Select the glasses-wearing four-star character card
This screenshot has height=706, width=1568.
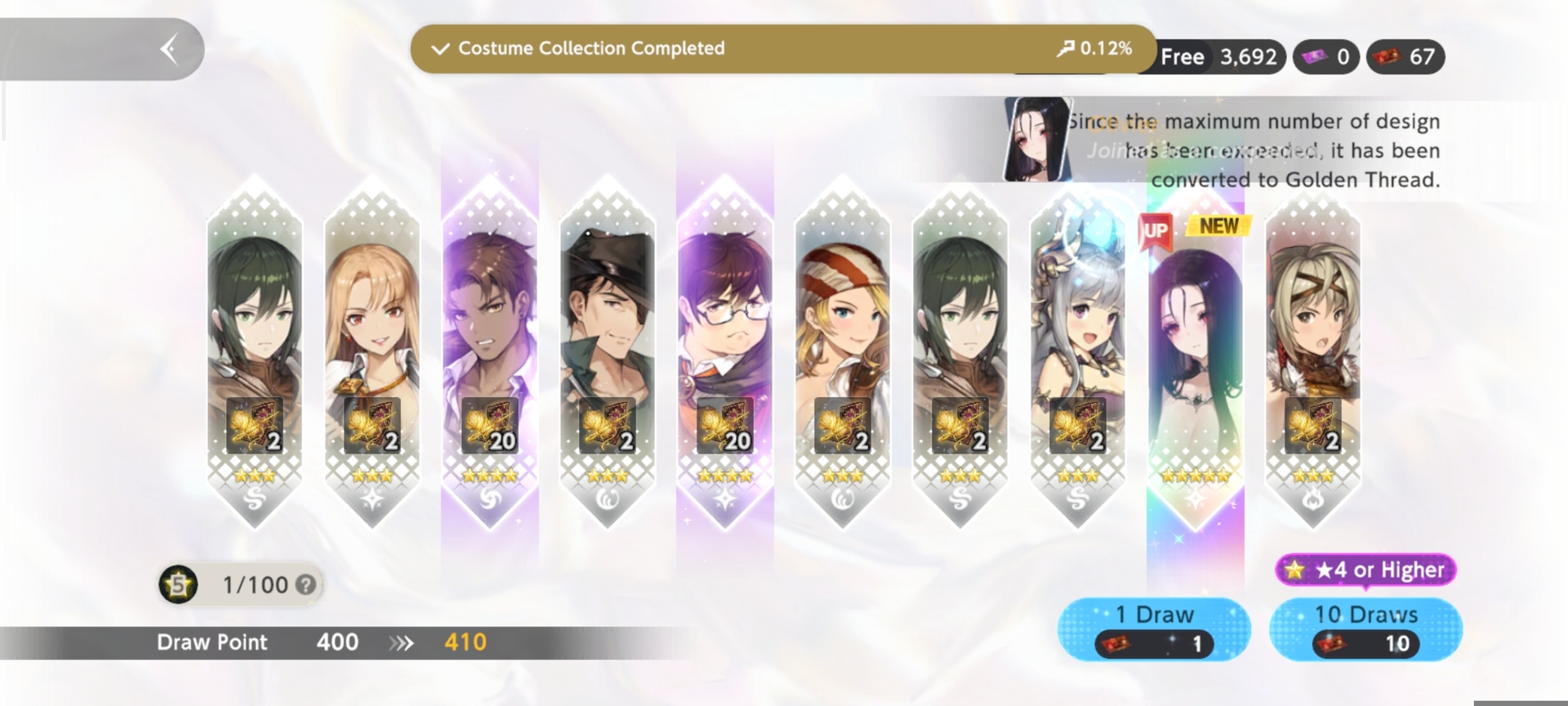(724, 351)
